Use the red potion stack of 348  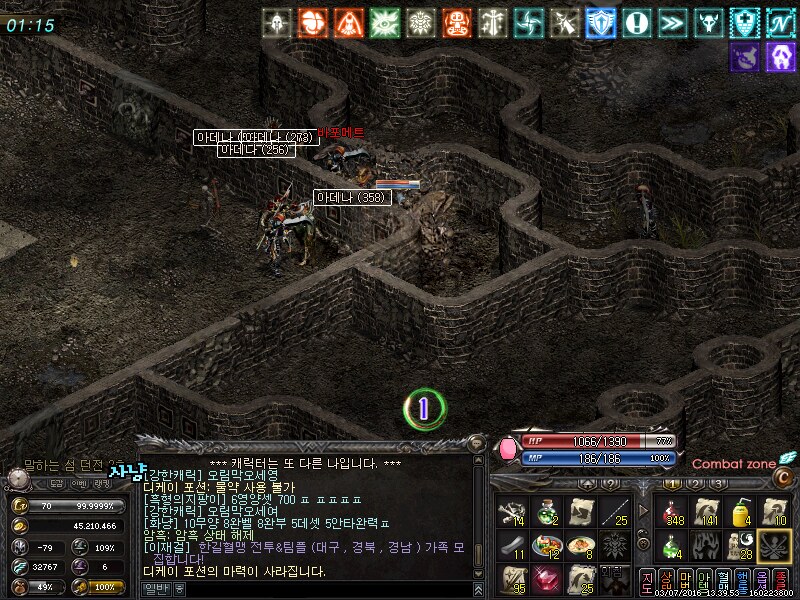coord(673,511)
